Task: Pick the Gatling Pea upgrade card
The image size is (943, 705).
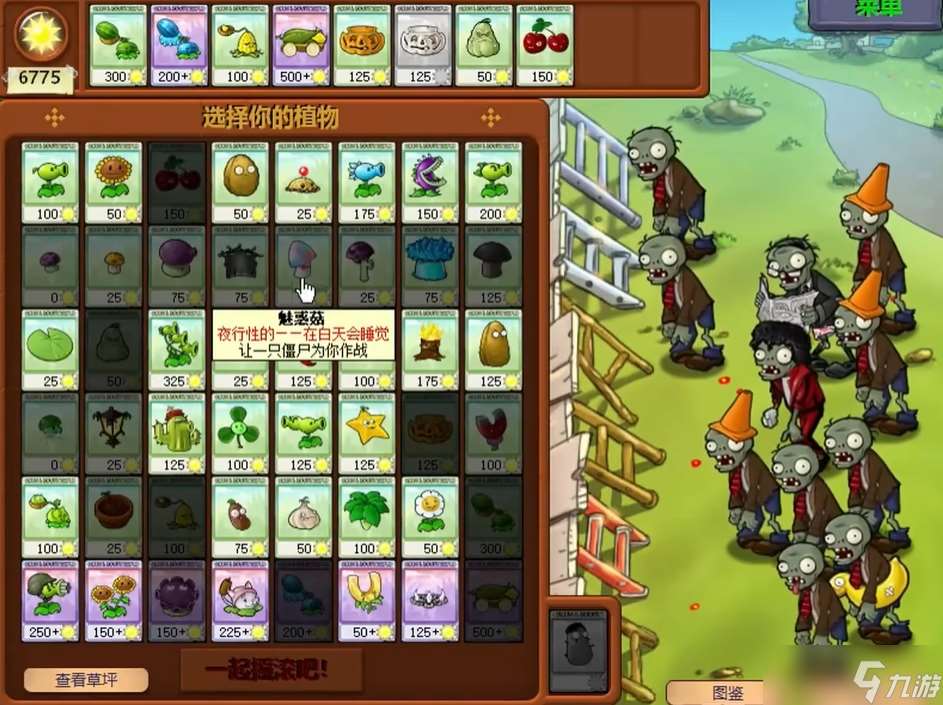Action: [49, 601]
